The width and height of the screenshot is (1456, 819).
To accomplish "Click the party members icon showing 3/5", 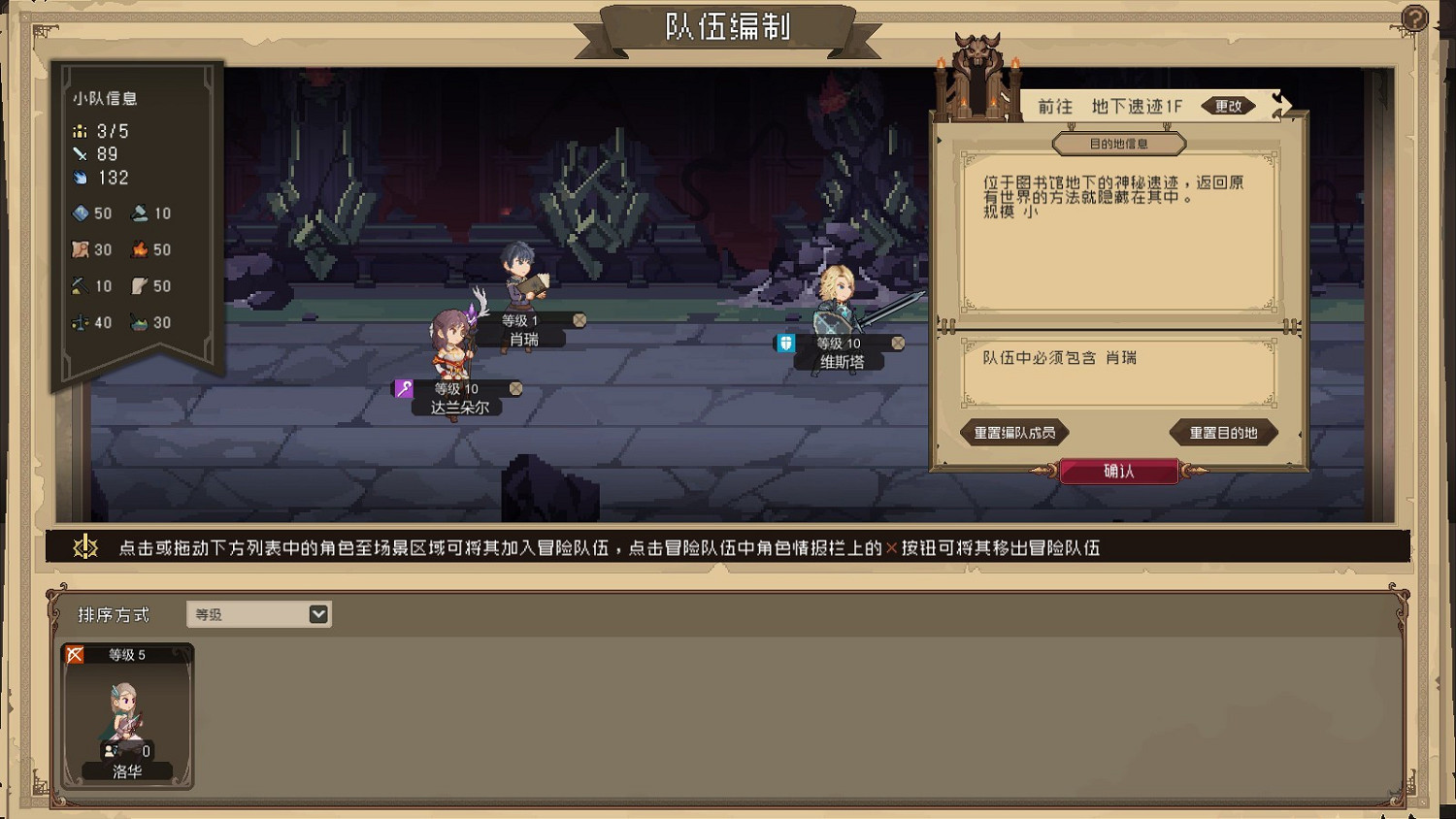I will [x=81, y=131].
